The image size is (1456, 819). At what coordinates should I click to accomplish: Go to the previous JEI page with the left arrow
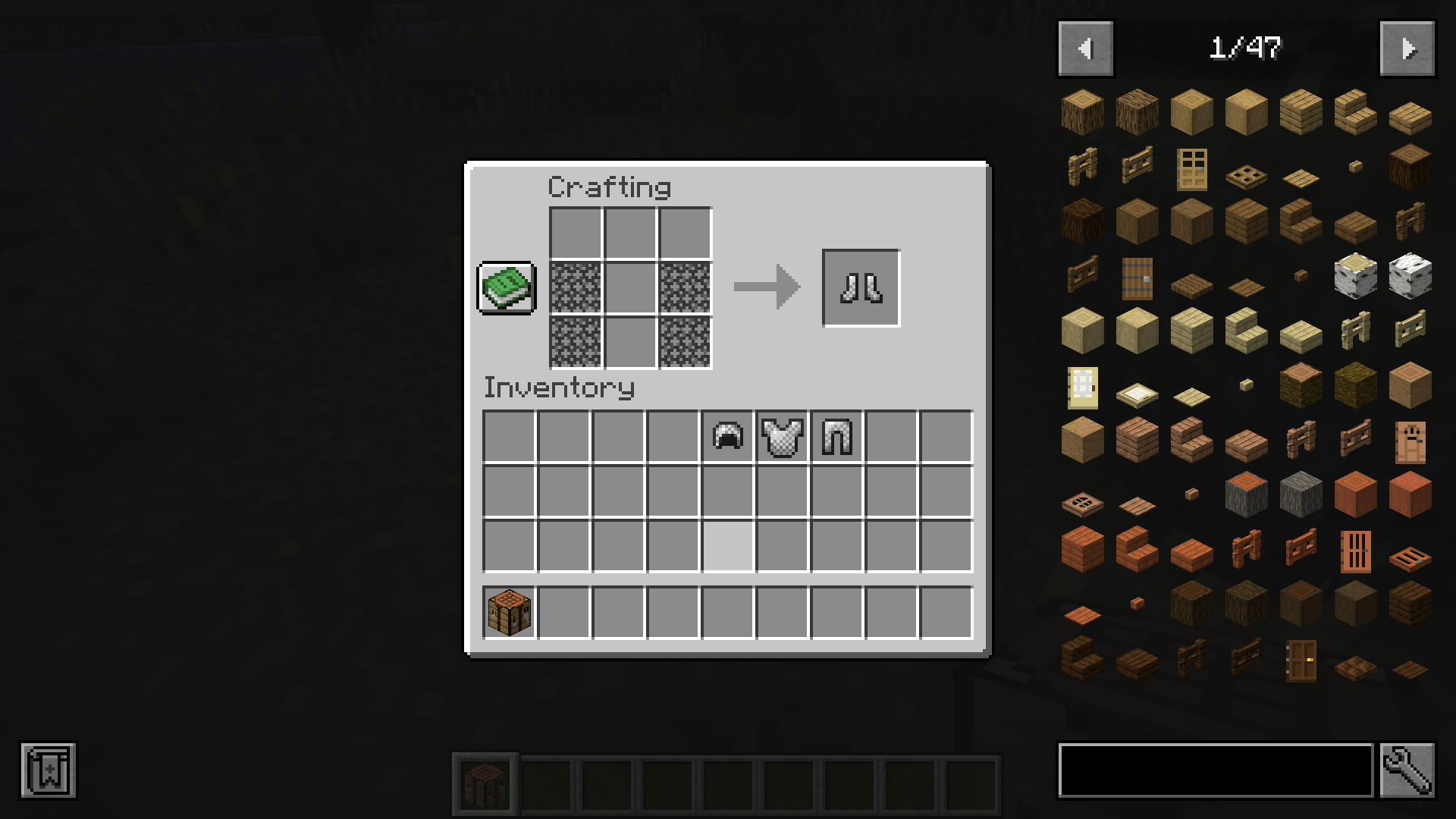(1084, 48)
